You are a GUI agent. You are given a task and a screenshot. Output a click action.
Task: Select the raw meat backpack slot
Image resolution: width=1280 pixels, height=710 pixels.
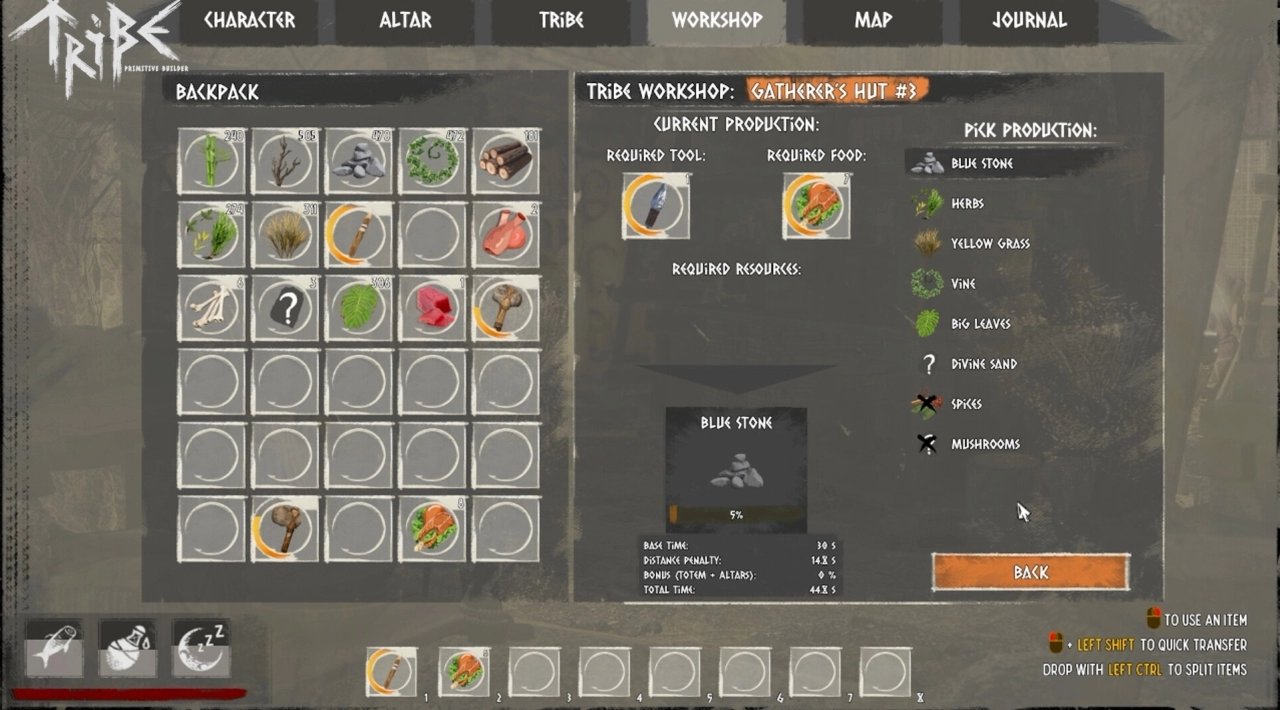click(x=505, y=234)
